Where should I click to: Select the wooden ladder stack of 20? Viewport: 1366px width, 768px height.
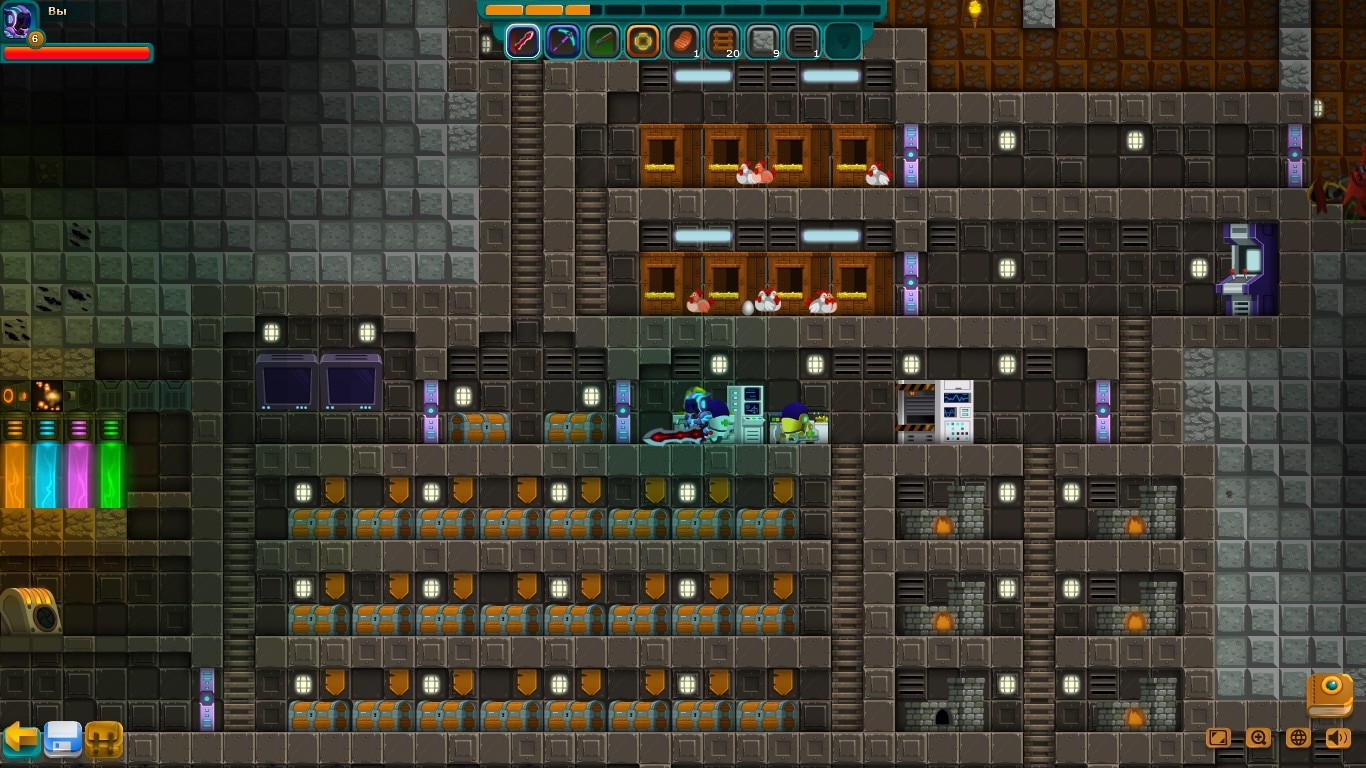[723, 42]
